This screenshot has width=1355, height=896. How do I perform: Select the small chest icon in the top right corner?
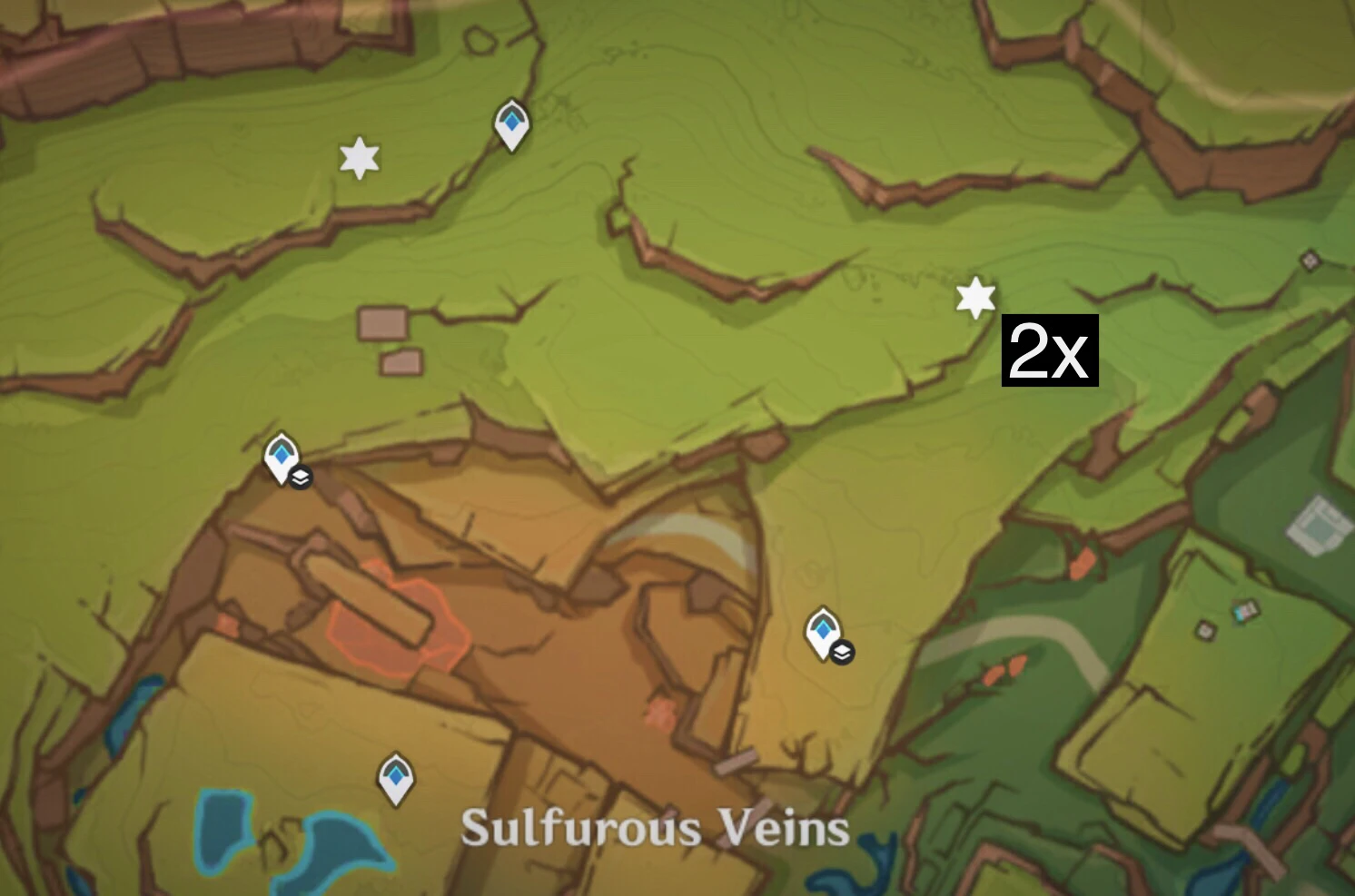[1309, 260]
